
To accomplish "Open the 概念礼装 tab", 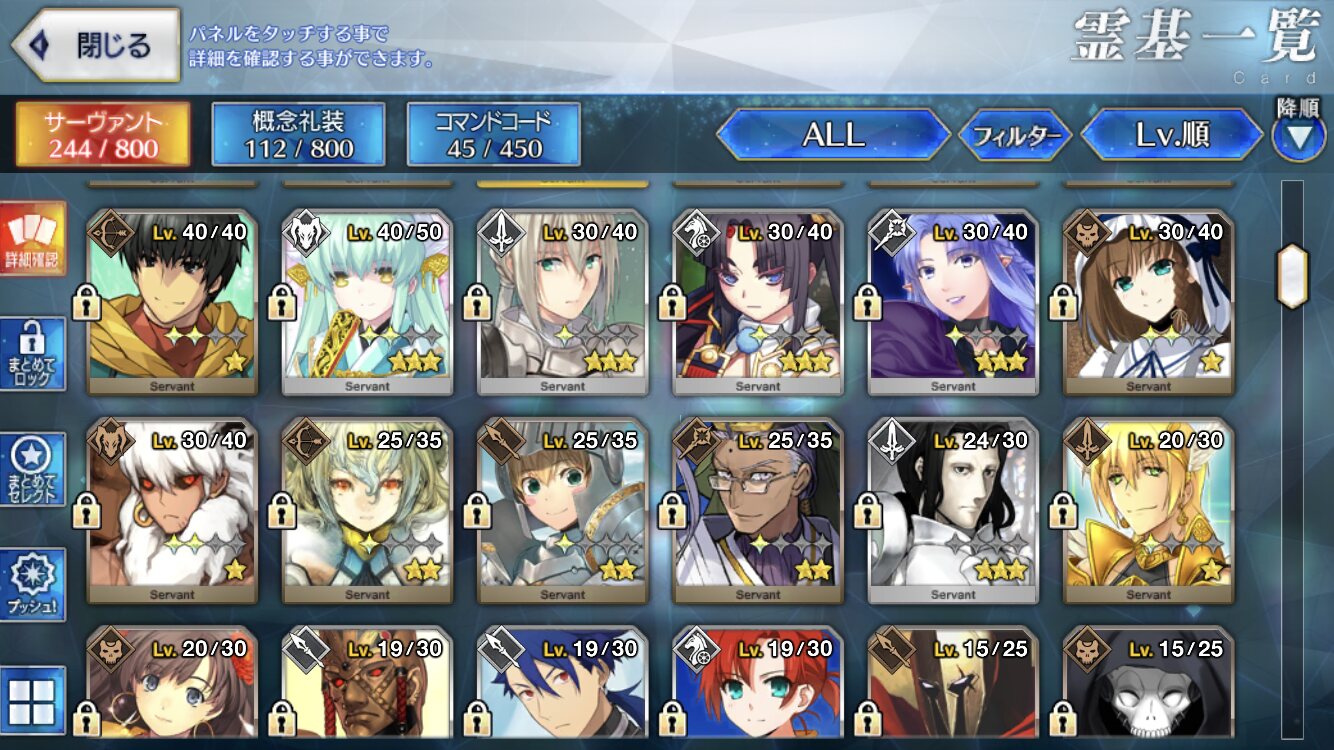I will (298, 134).
